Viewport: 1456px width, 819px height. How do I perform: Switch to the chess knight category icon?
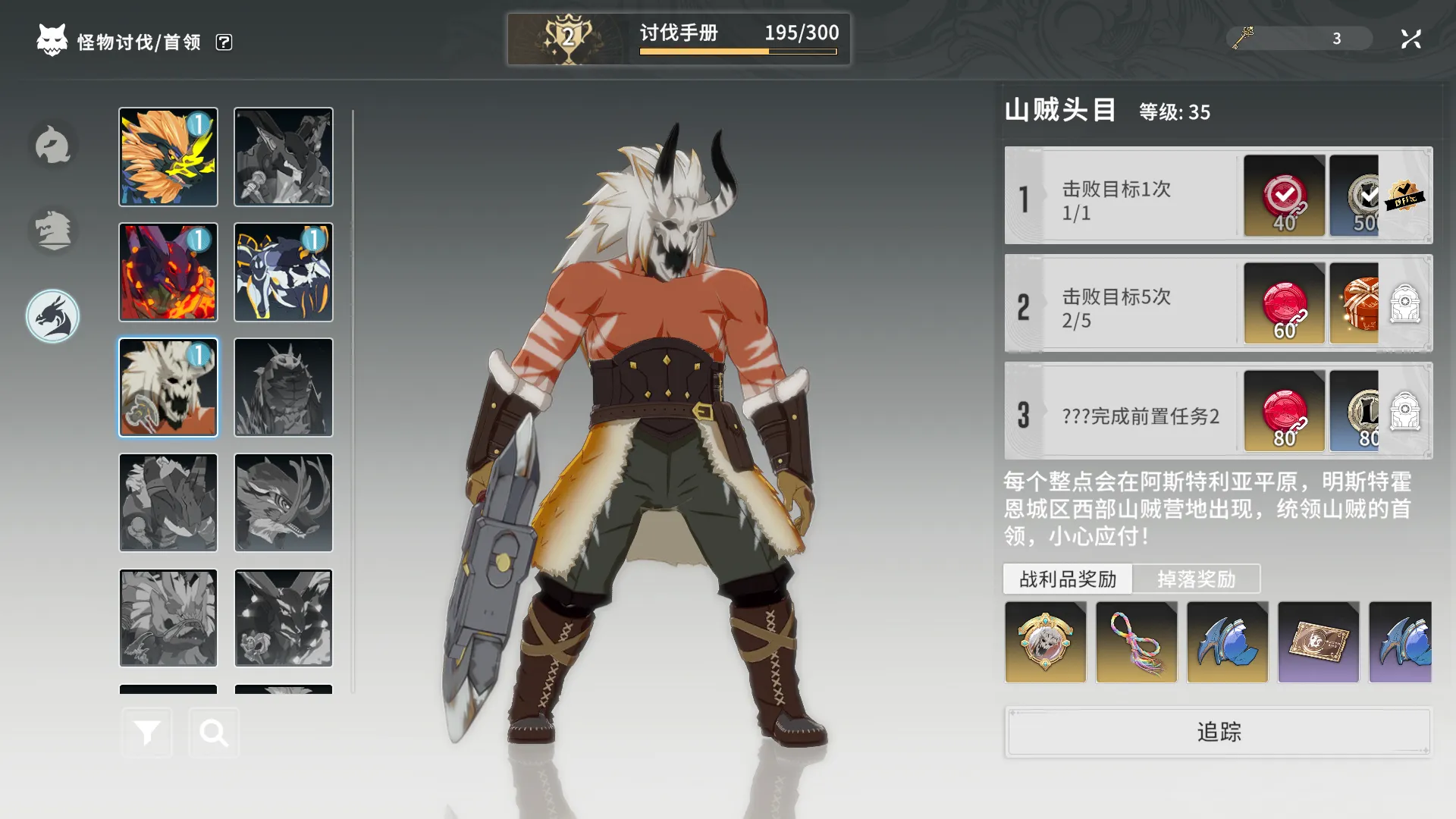point(53,230)
